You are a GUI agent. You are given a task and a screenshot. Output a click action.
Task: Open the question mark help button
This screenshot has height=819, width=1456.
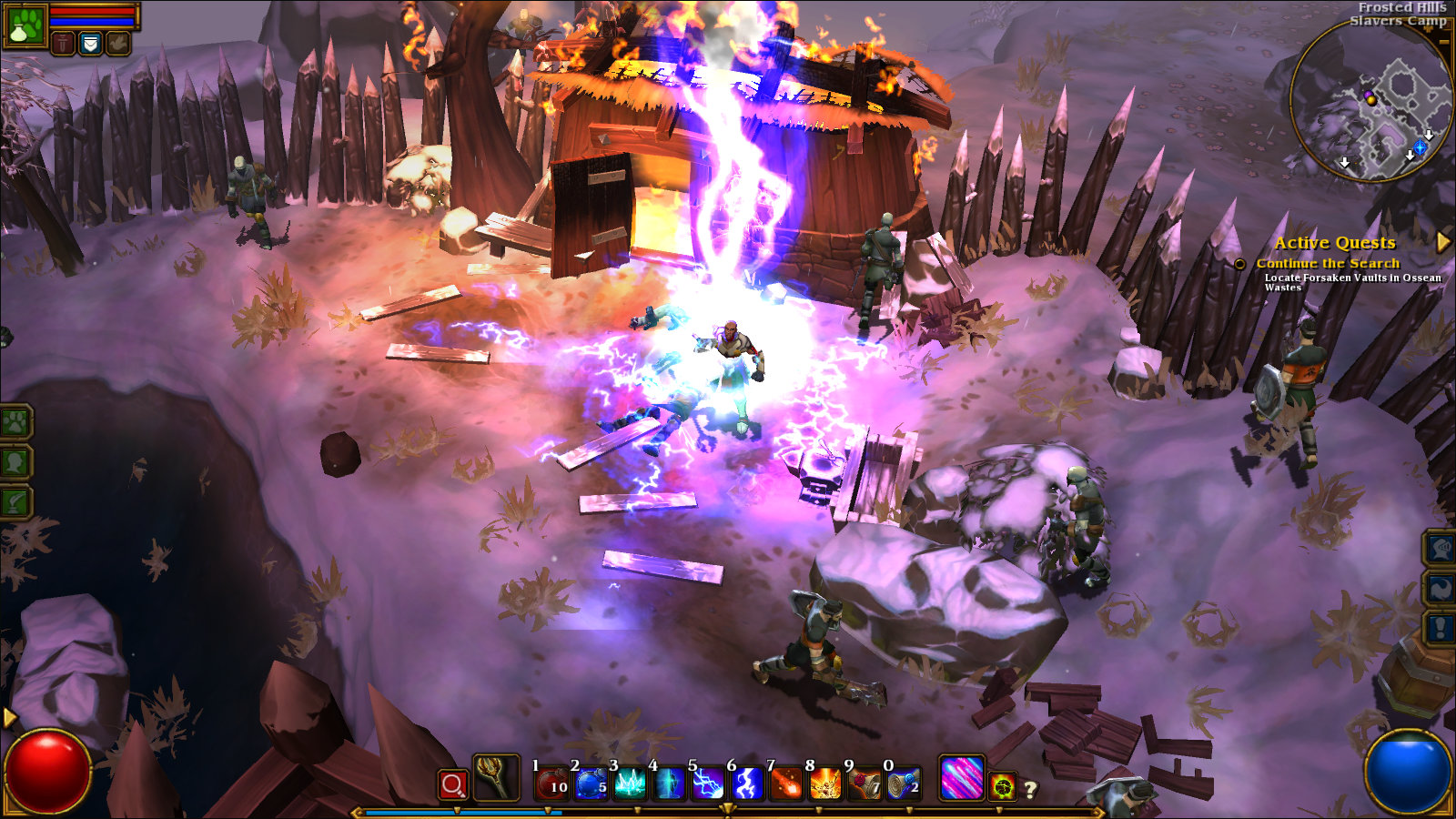(x=1031, y=790)
